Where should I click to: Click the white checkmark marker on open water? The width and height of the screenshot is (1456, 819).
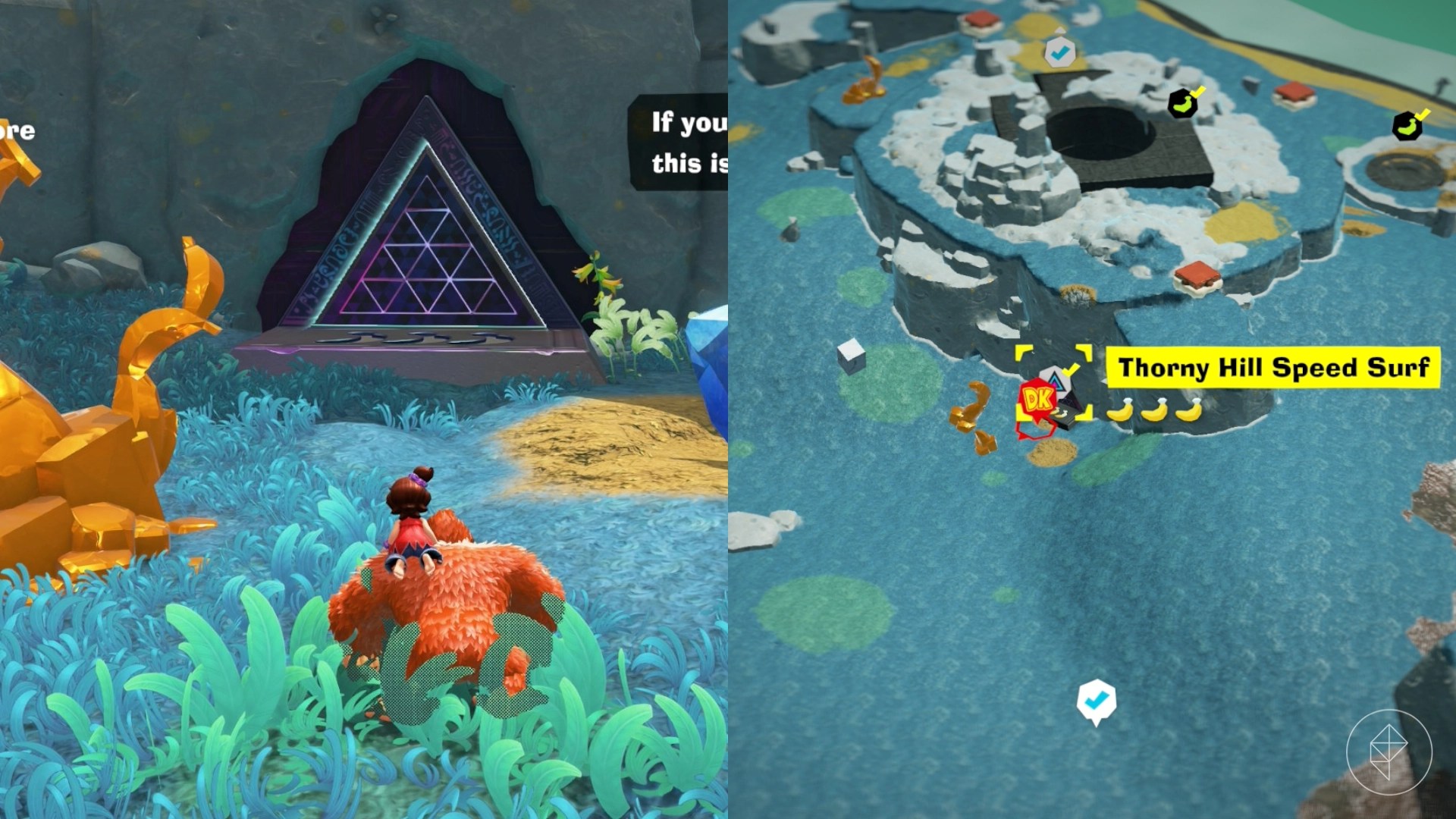click(x=1096, y=701)
